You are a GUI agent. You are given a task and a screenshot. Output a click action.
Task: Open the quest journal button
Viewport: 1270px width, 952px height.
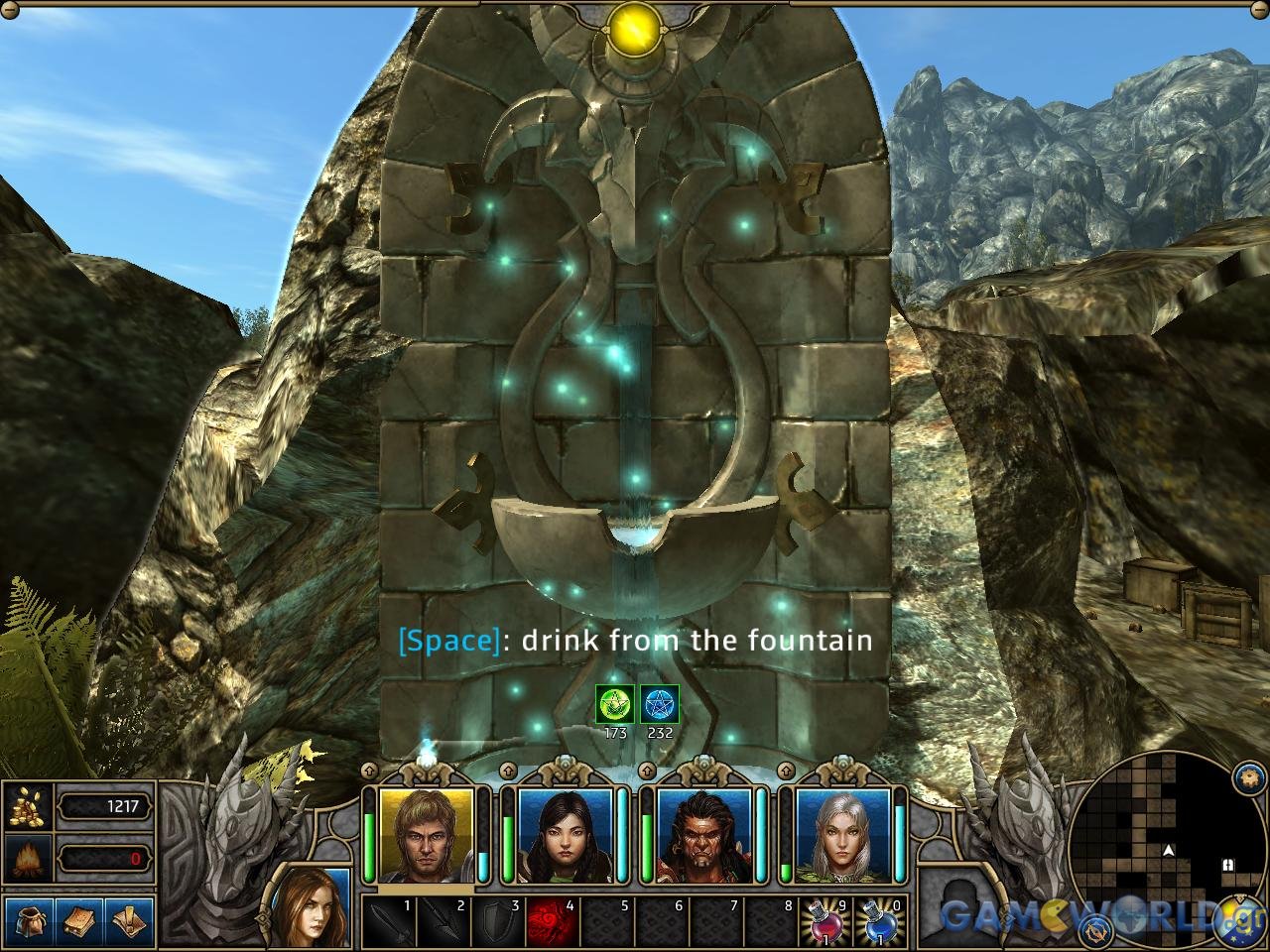(x=130, y=922)
